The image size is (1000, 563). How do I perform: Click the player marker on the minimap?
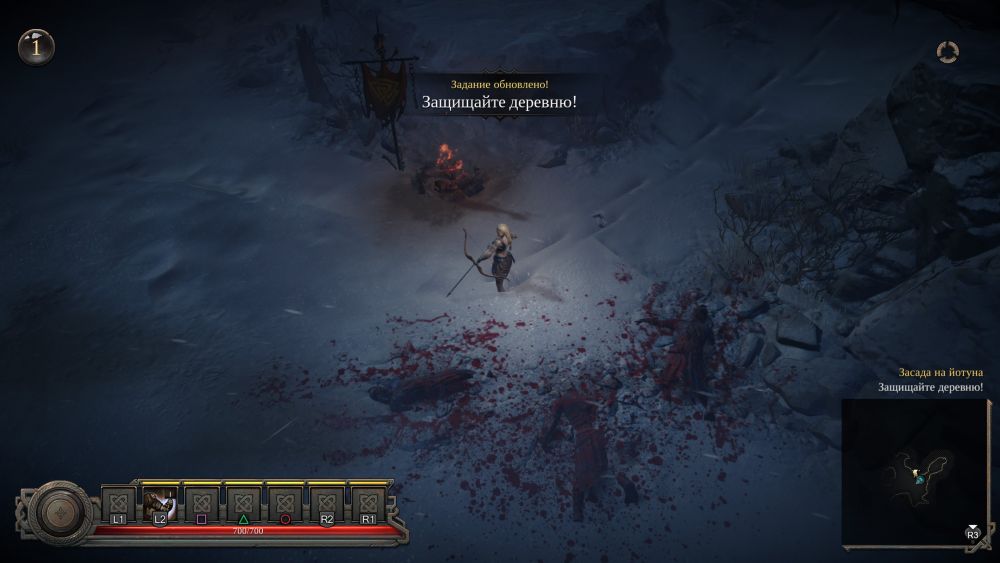920,480
